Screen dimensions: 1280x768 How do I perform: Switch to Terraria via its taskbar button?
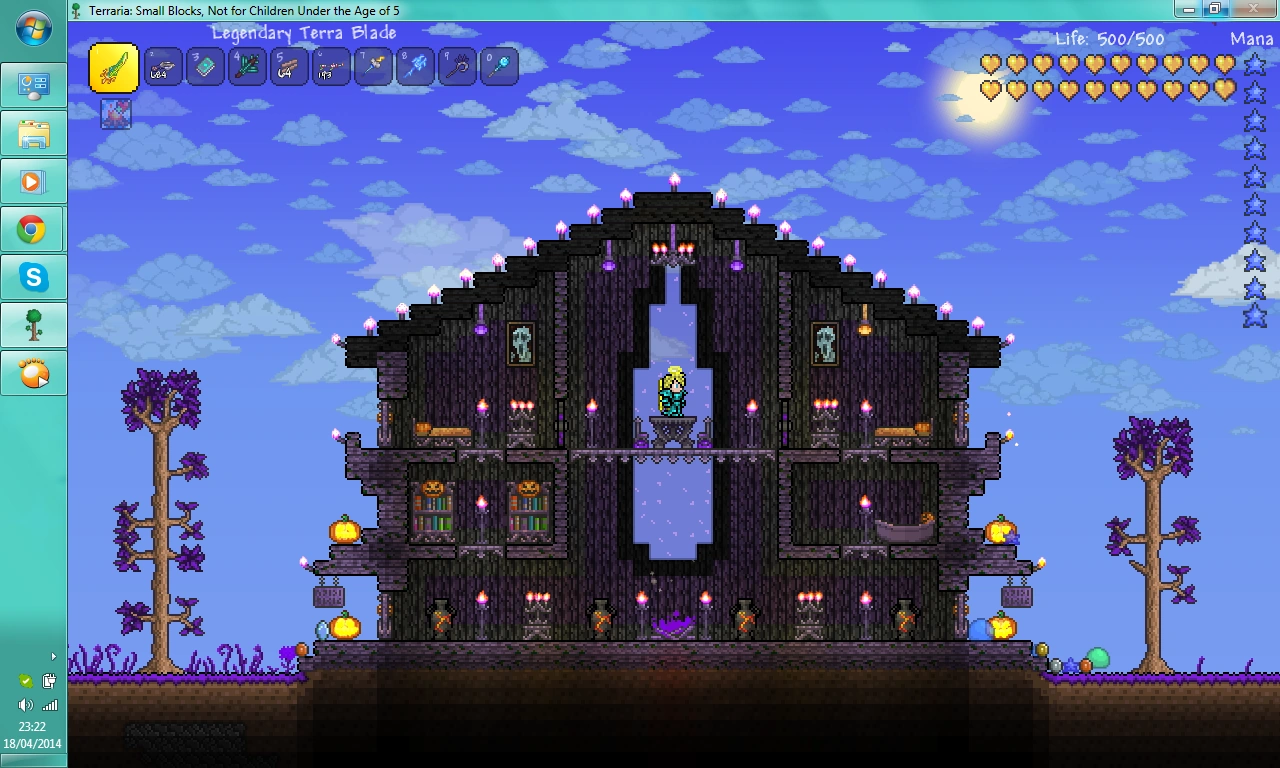34,325
